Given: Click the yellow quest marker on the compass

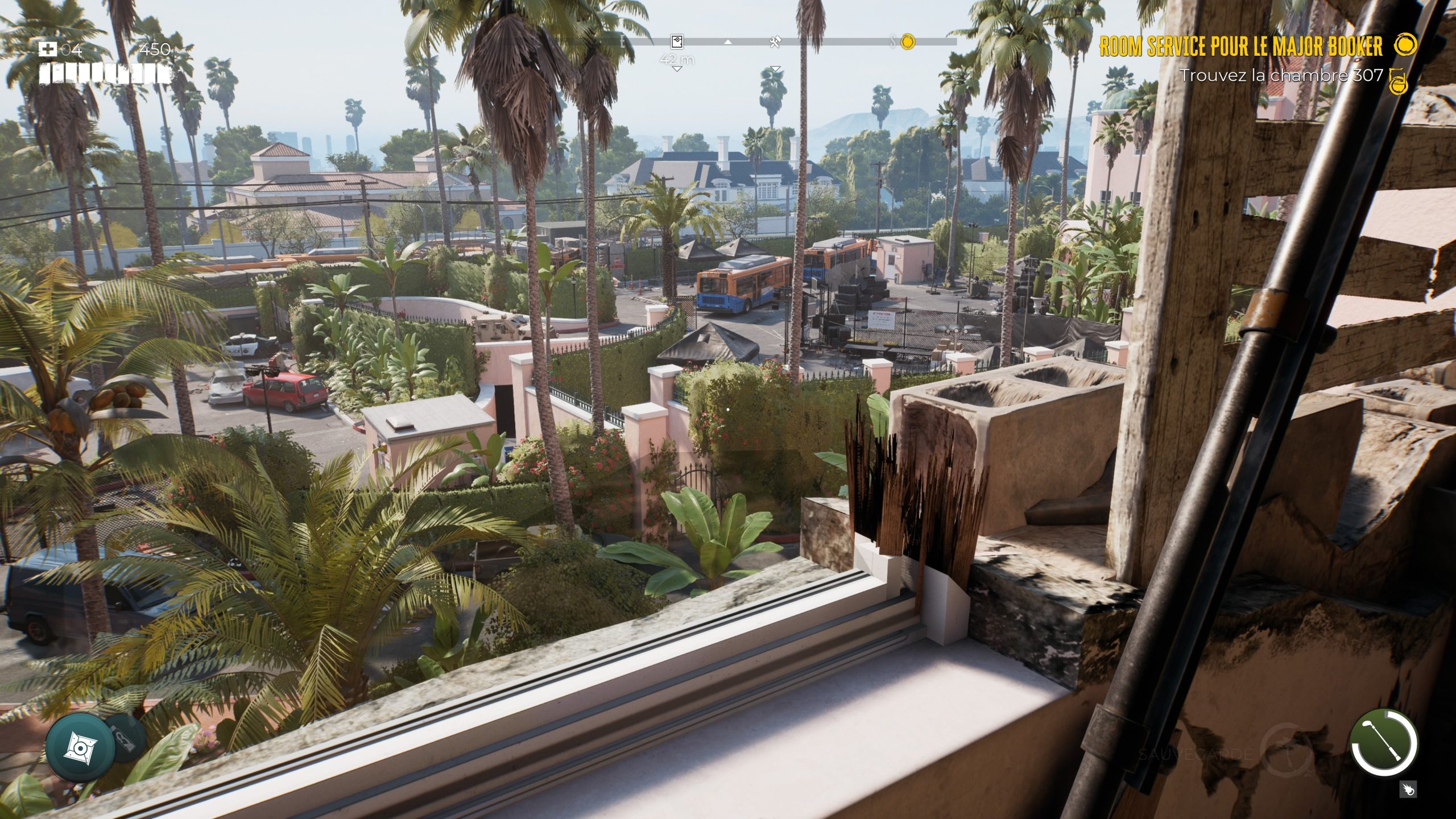Looking at the screenshot, I should pyautogui.click(x=908, y=41).
